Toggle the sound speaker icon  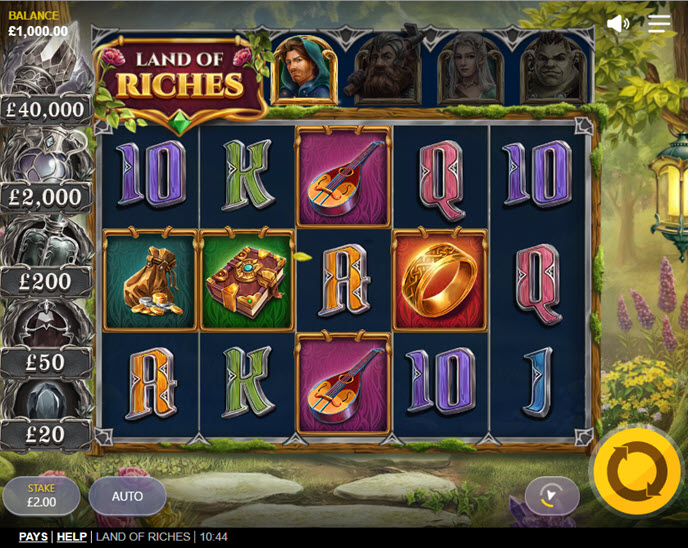[618, 23]
